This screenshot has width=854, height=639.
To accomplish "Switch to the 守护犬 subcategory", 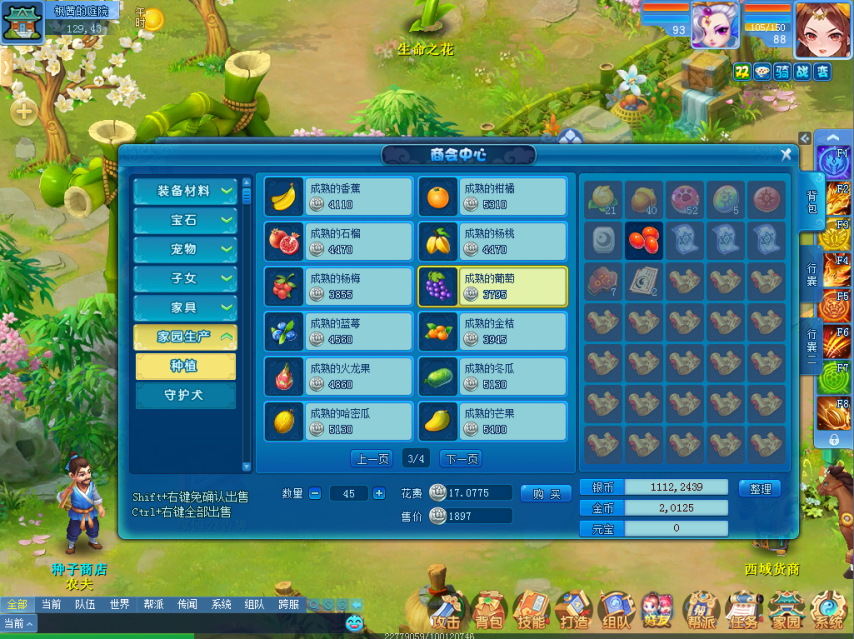I will coord(184,395).
